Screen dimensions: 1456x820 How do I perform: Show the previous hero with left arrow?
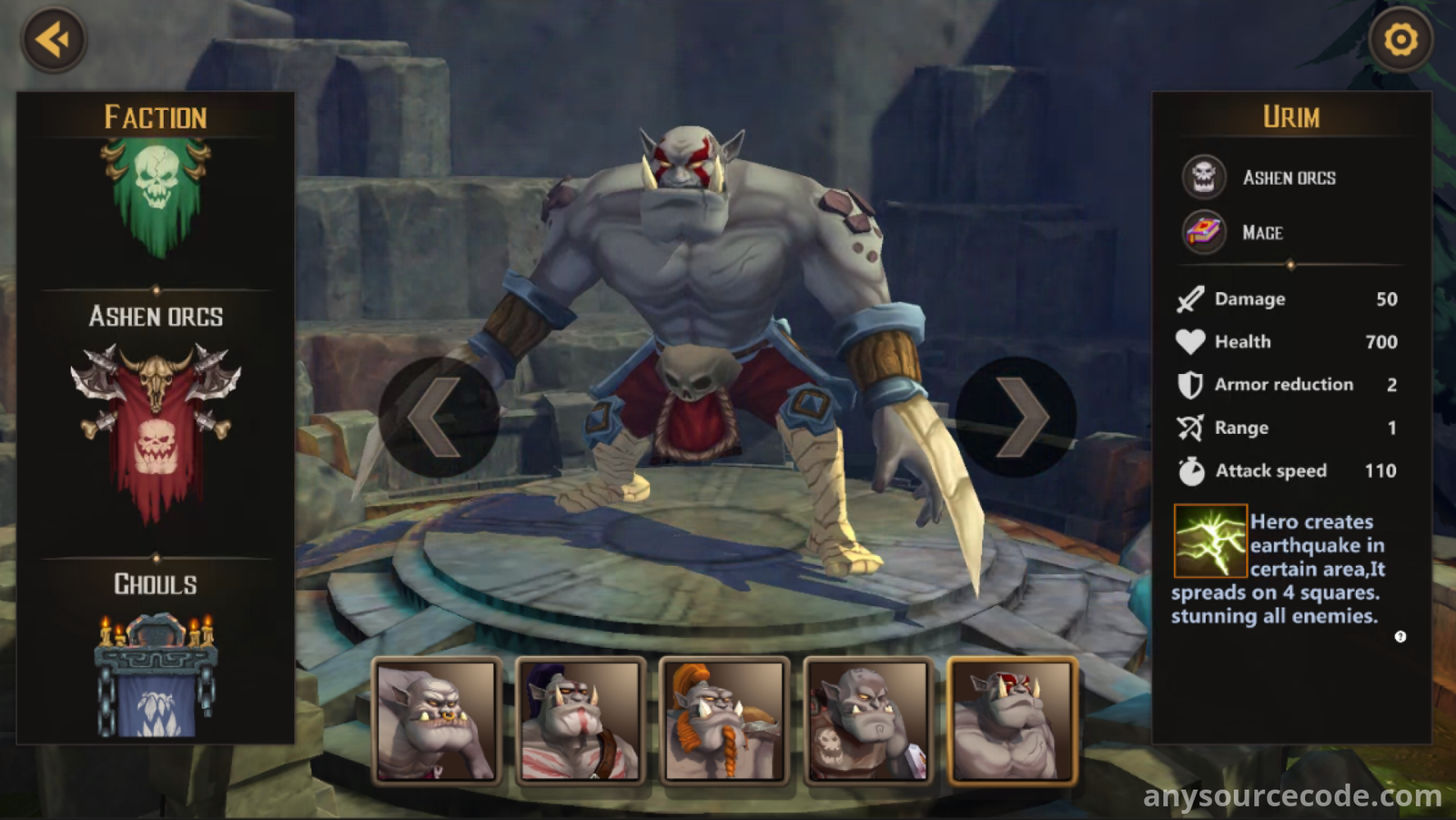click(438, 418)
